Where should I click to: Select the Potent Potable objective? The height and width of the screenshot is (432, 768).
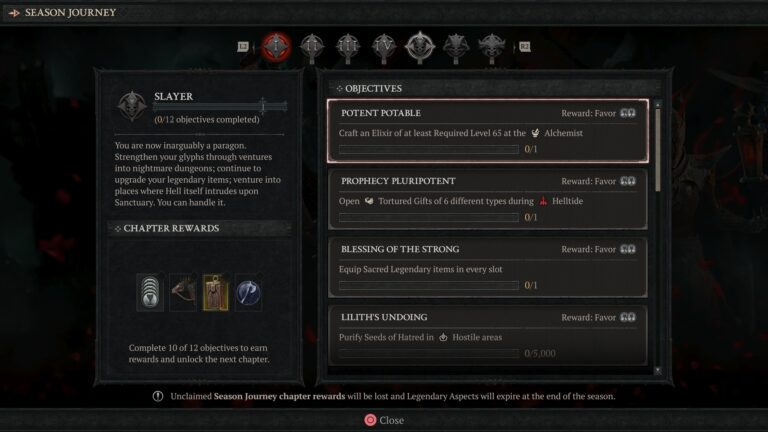point(487,131)
